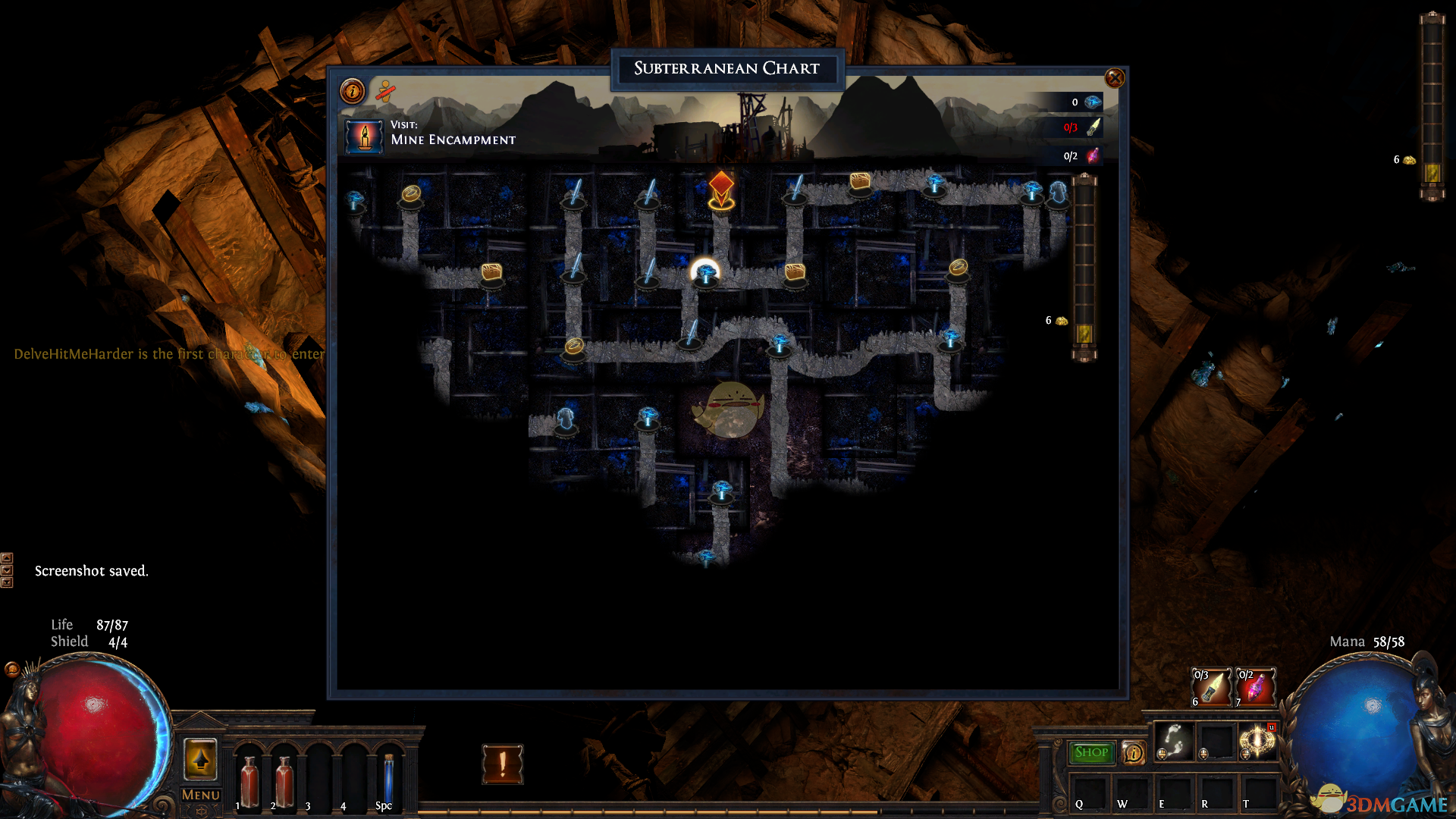This screenshot has height=819, width=1456.
Task: Click the Mine Encampment visit icon
Action: [x=364, y=136]
